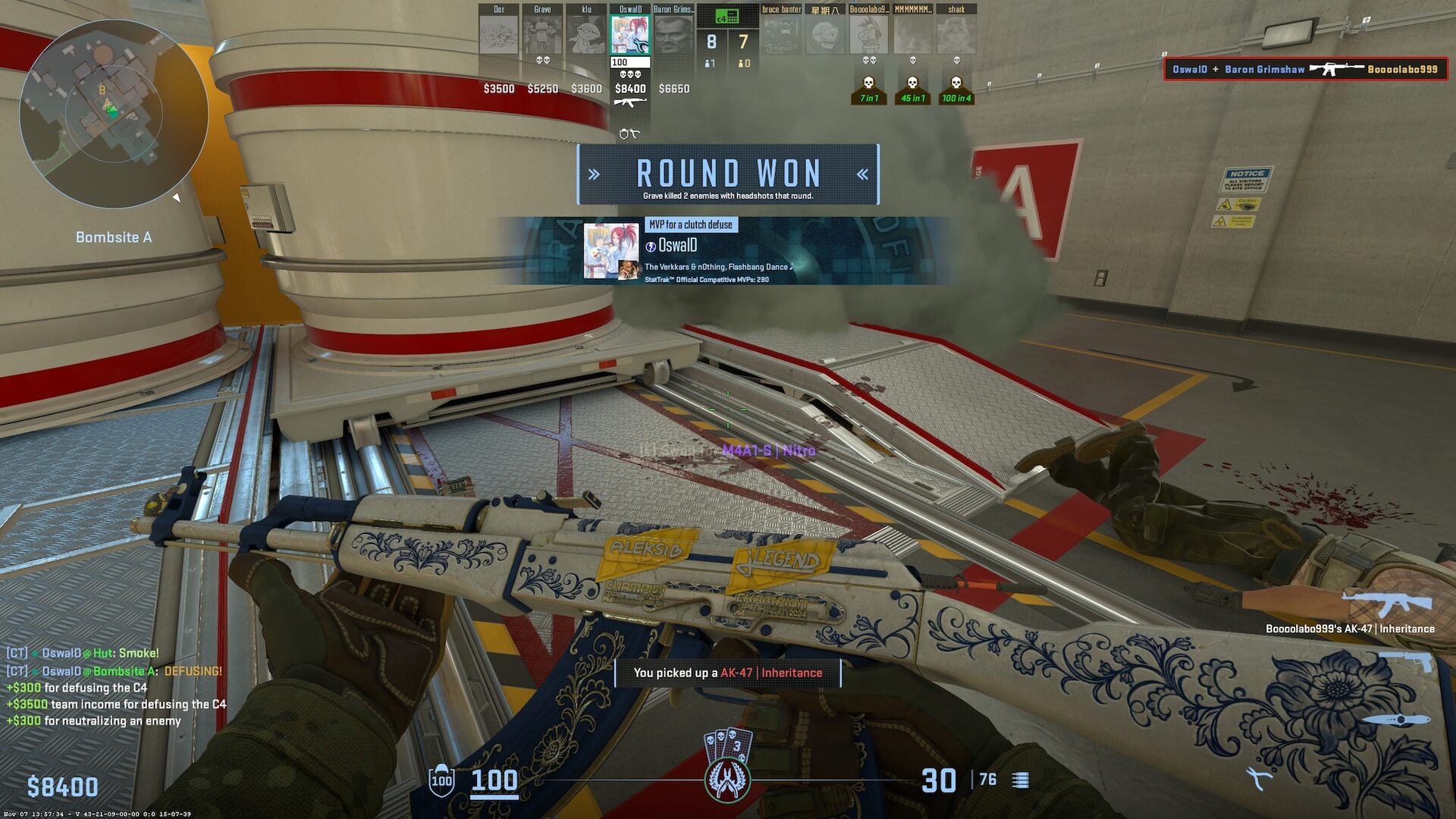Open the MVP panel avatar for OswalD
Viewport: 1456px width, 819px height.
pyautogui.click(x=611, y=250)
